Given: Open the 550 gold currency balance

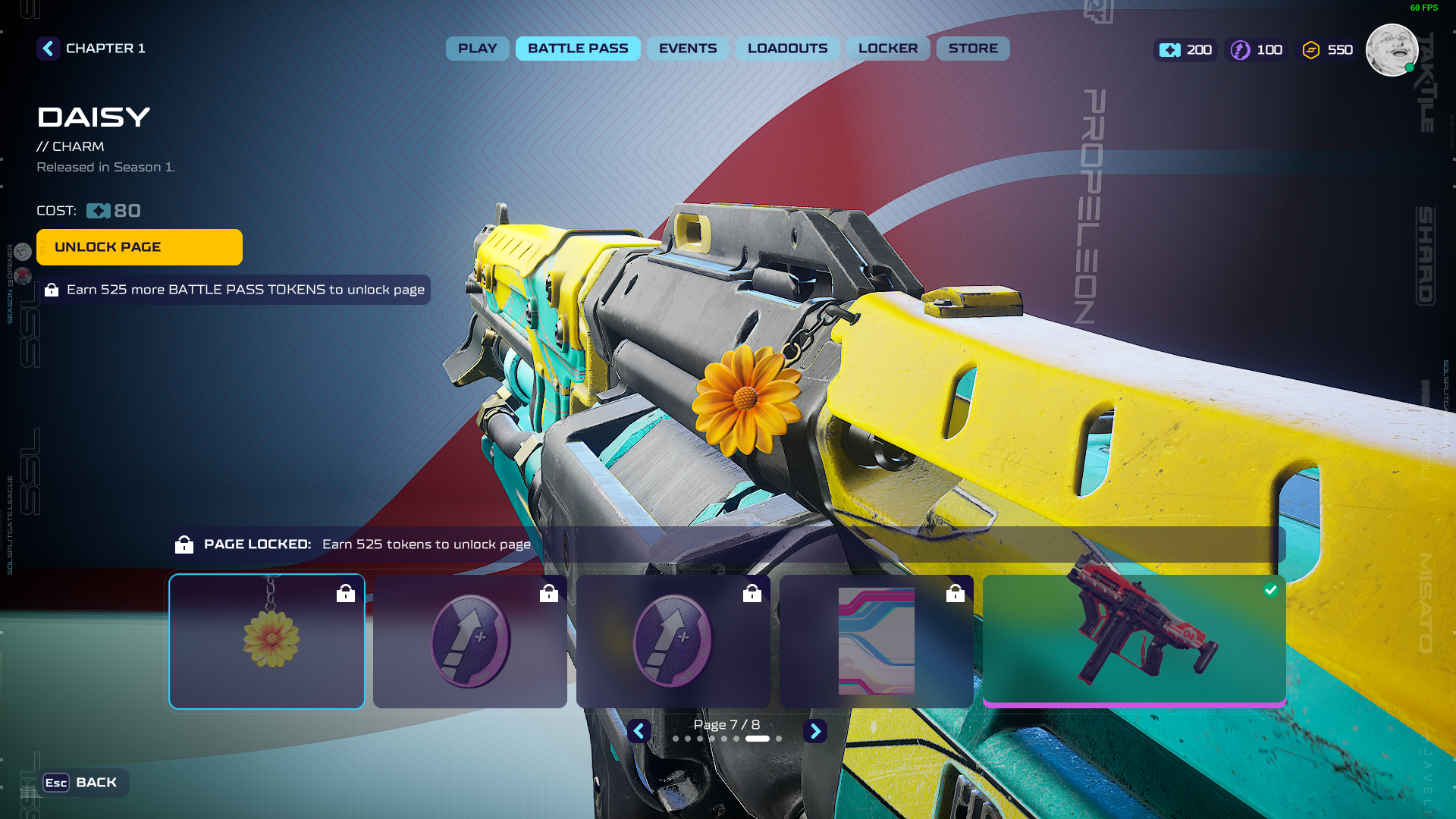Looking at the screenshot, I should 1328,50.
